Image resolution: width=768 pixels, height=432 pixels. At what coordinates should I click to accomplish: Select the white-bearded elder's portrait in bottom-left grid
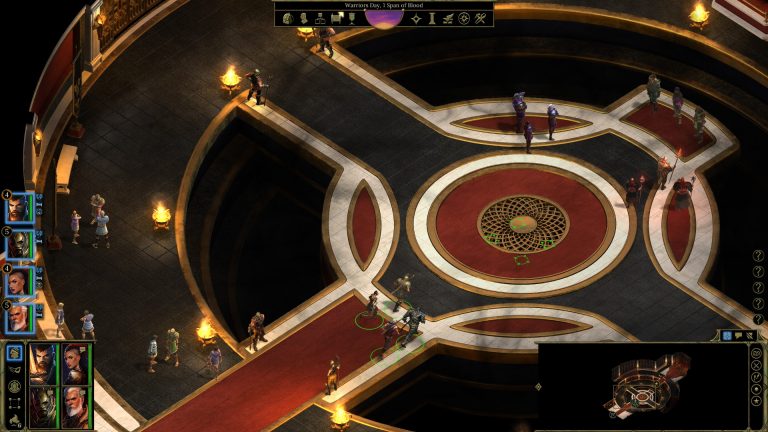point(75,403)
